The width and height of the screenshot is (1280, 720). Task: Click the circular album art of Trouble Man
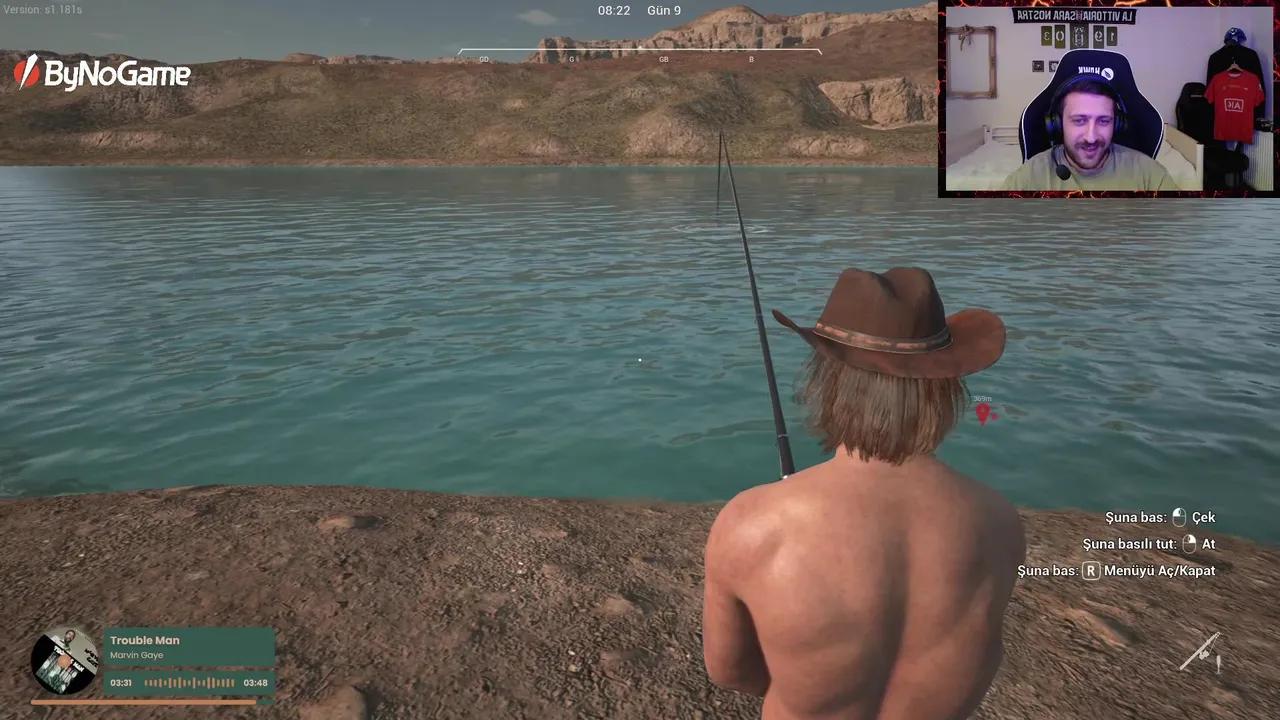(x=64, y=663)
